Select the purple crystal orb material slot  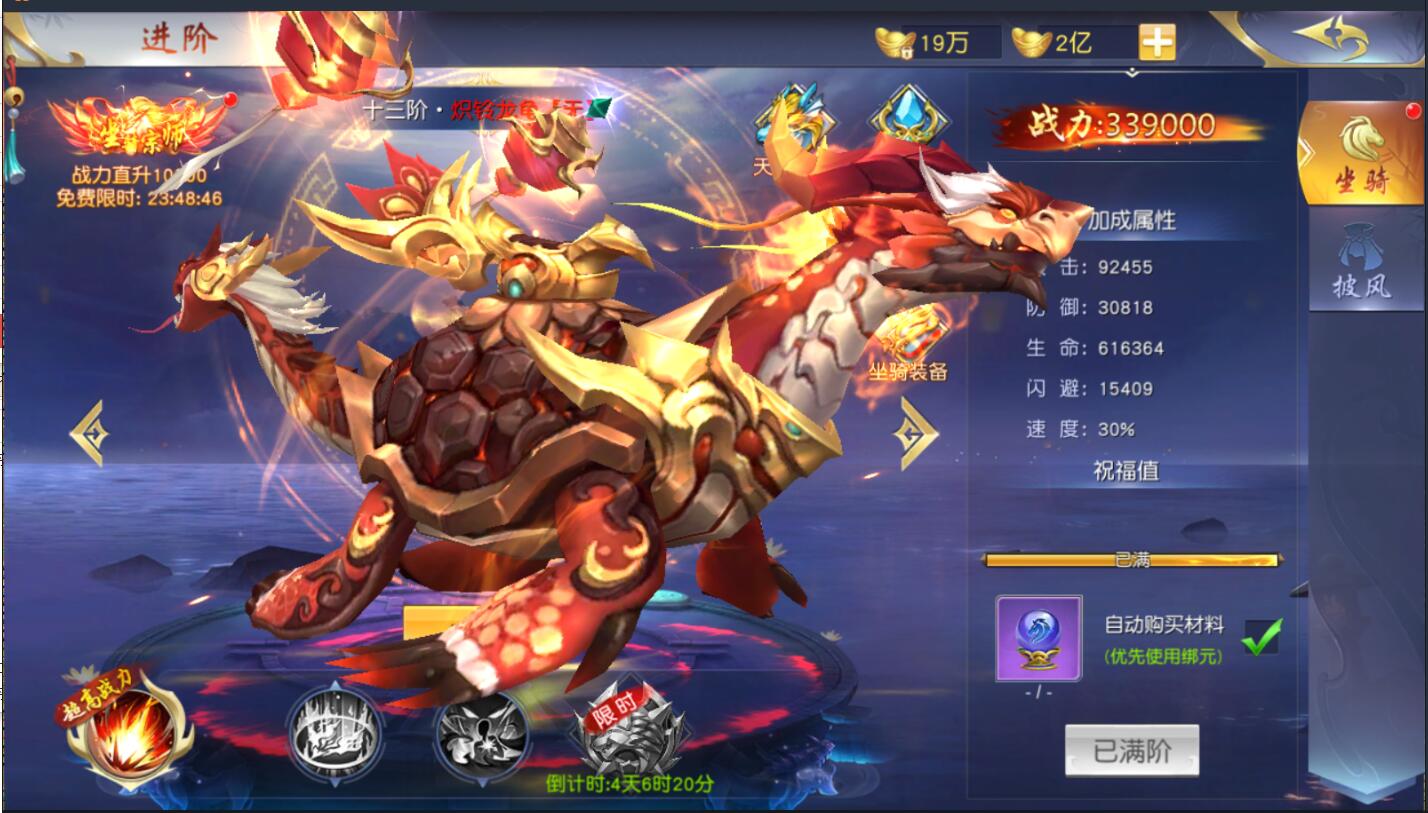[1038, 638]
